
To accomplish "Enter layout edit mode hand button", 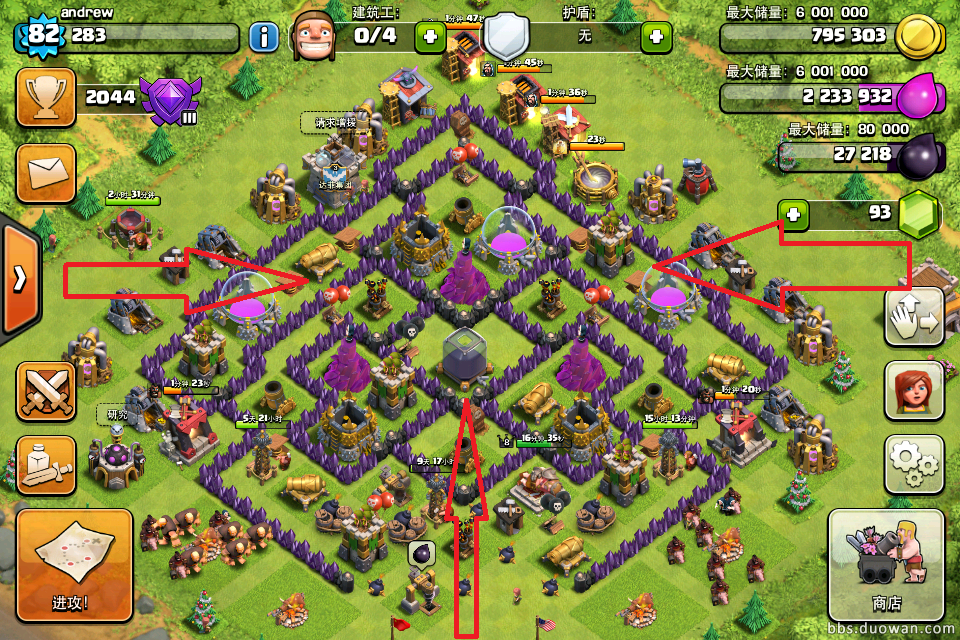I will 914,316.
